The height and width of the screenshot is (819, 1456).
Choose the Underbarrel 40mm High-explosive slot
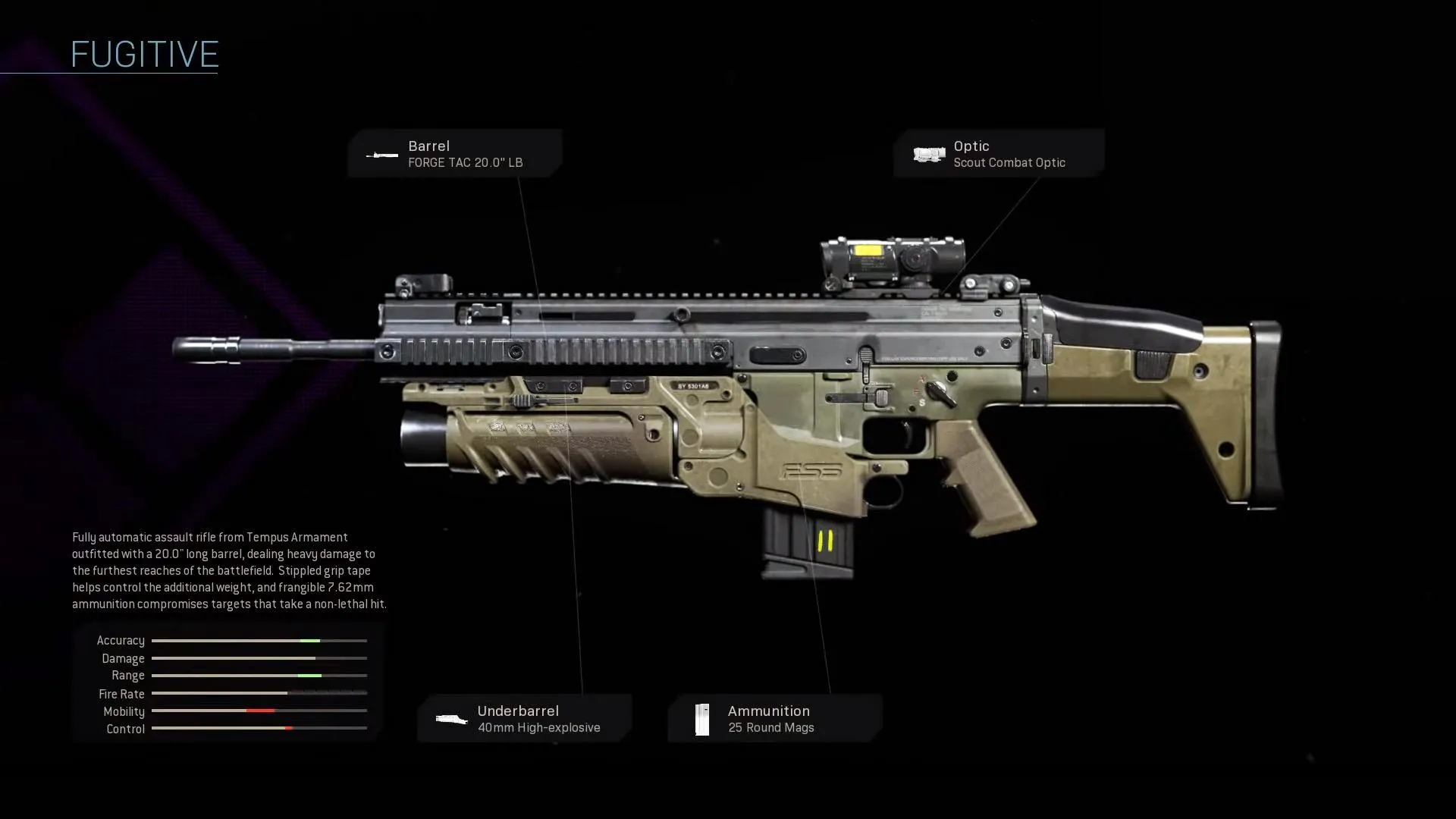tap(524, 718)
